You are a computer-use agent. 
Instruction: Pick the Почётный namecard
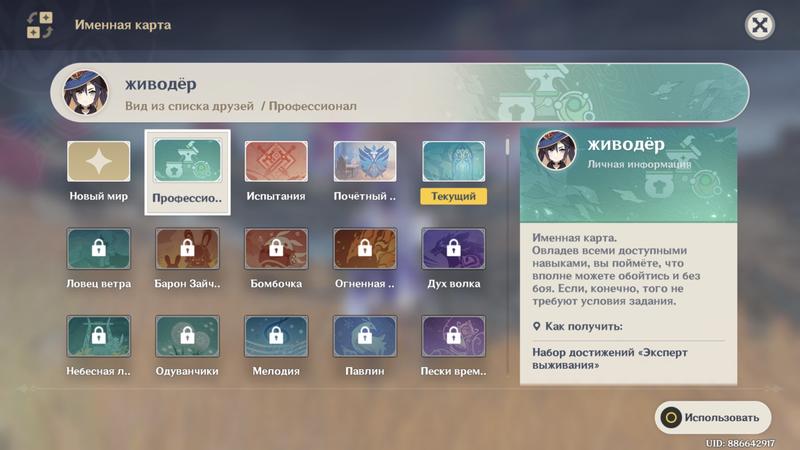tap(365, 161)
